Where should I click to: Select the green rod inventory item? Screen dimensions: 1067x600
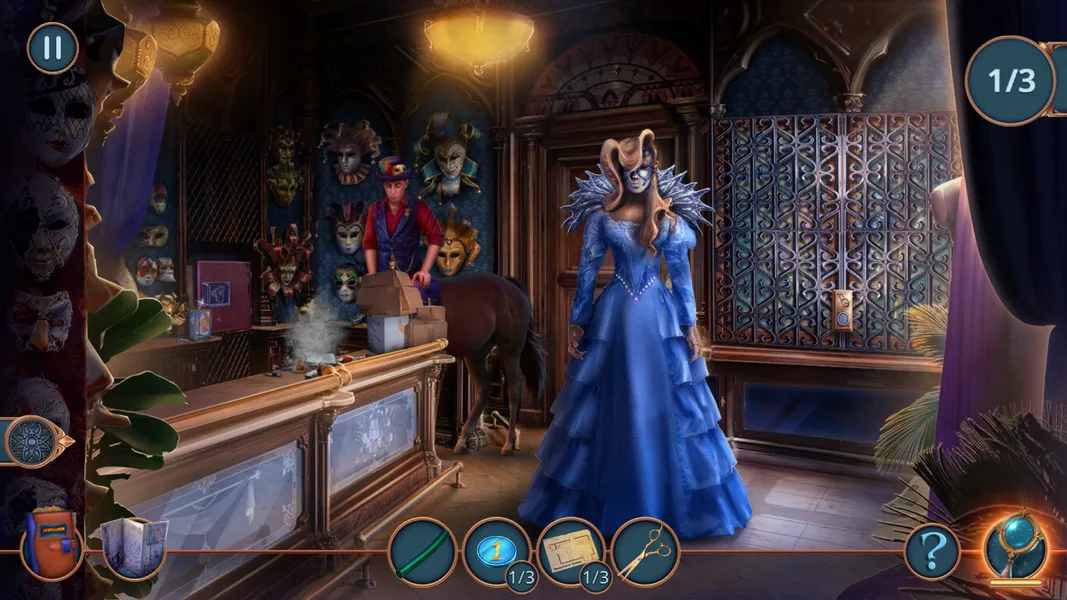point(423,551)
